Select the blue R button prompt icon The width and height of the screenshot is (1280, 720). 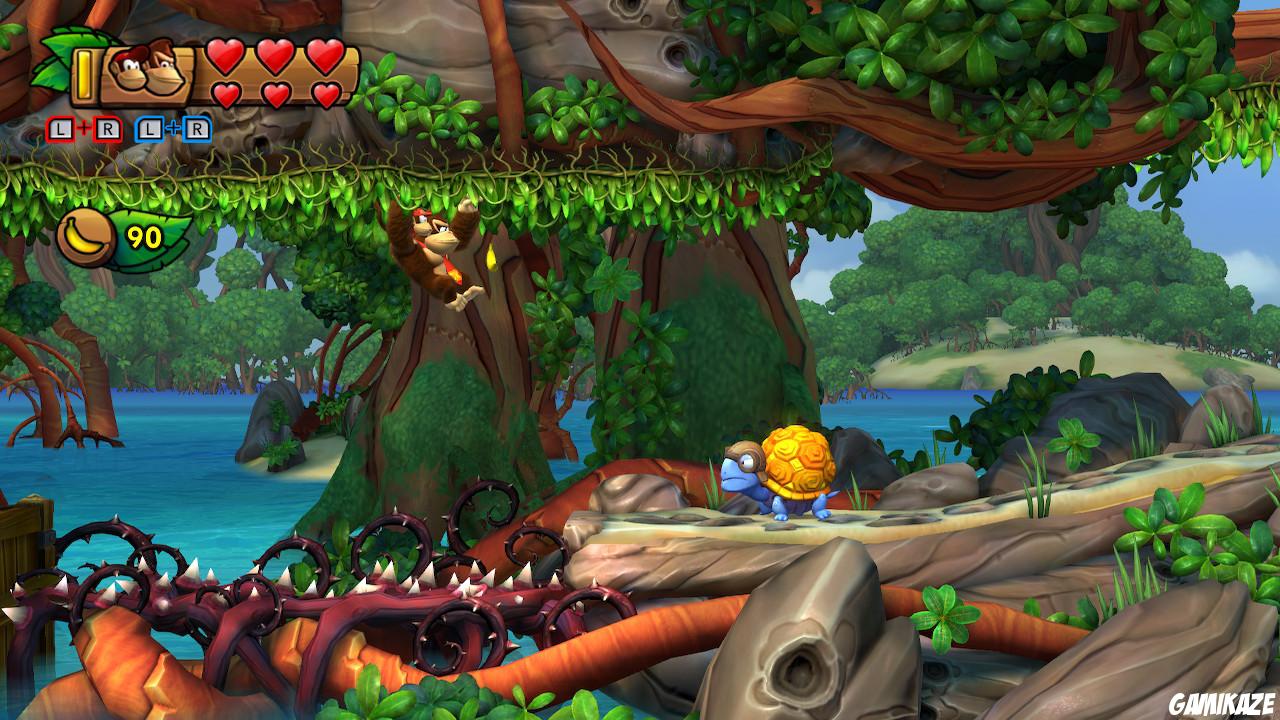pyautogui.click(x=198, y=129)
